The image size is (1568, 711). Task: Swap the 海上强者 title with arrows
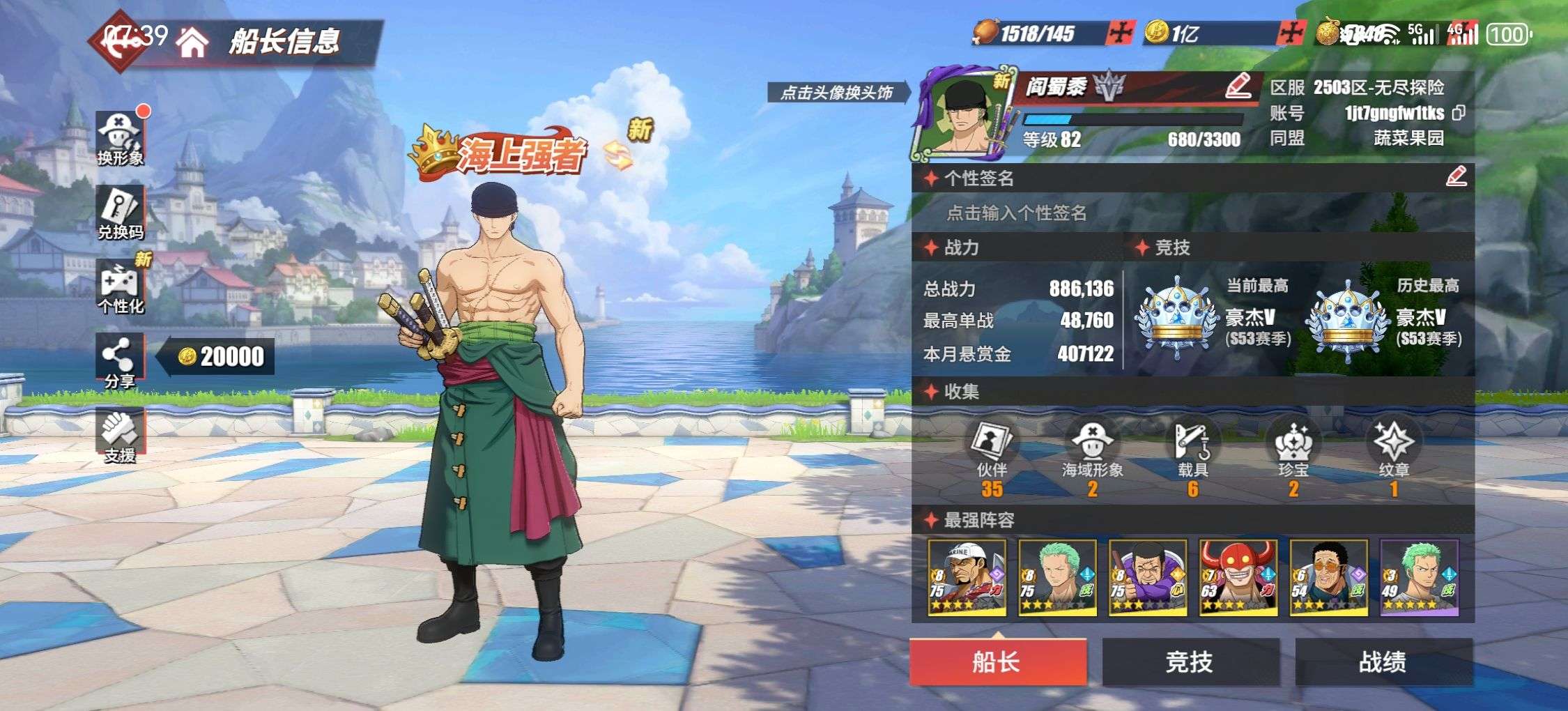click(617, 155)
